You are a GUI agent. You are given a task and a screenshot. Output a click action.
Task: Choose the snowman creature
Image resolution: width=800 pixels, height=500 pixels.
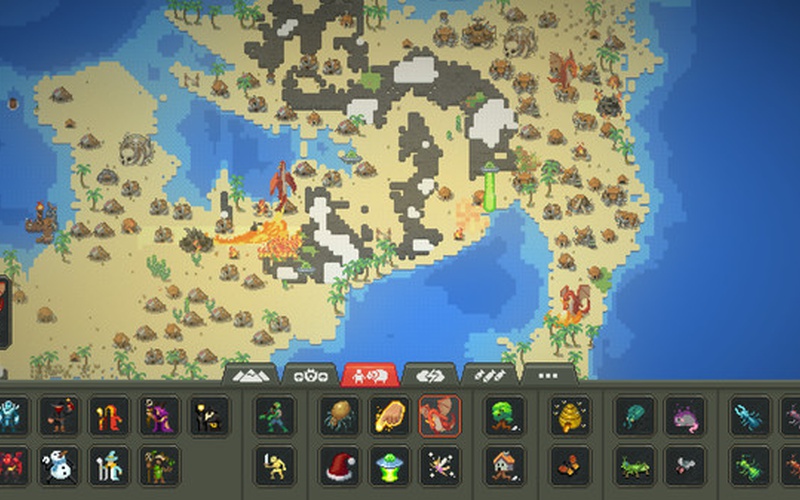pyautogui.click(x=59, y=465)
